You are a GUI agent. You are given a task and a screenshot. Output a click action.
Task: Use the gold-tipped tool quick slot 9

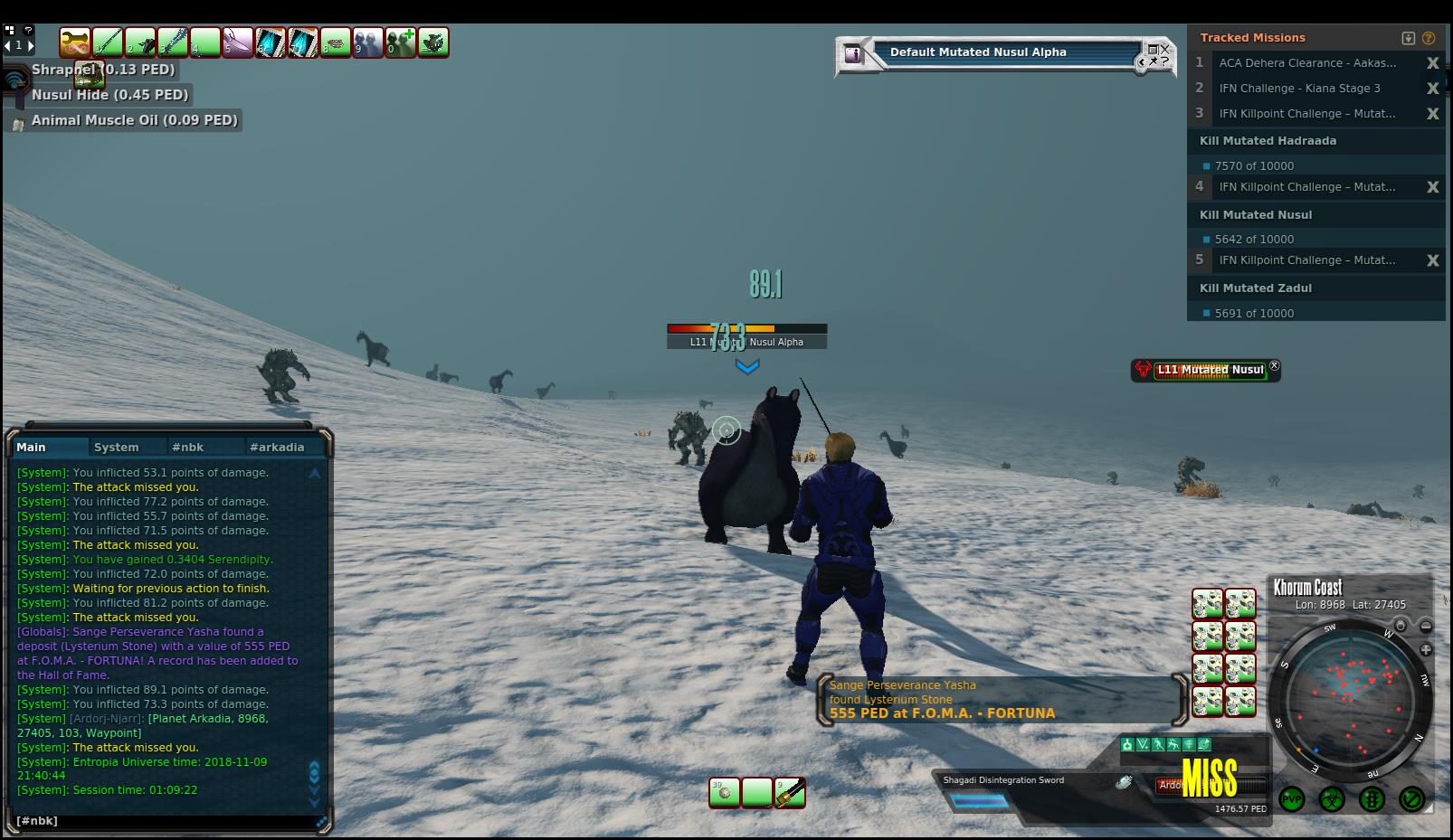(789, 793)
